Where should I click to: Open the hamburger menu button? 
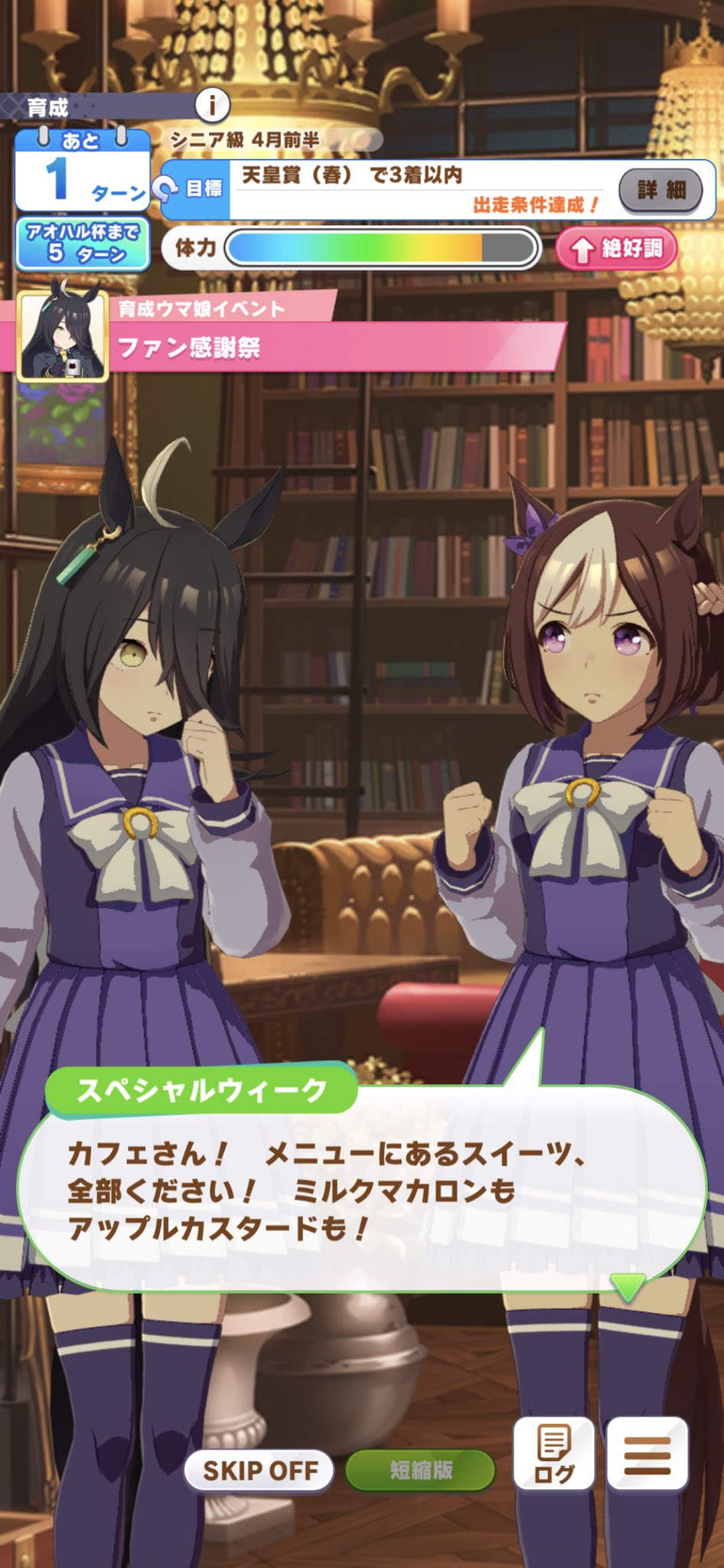(647, 1453)
